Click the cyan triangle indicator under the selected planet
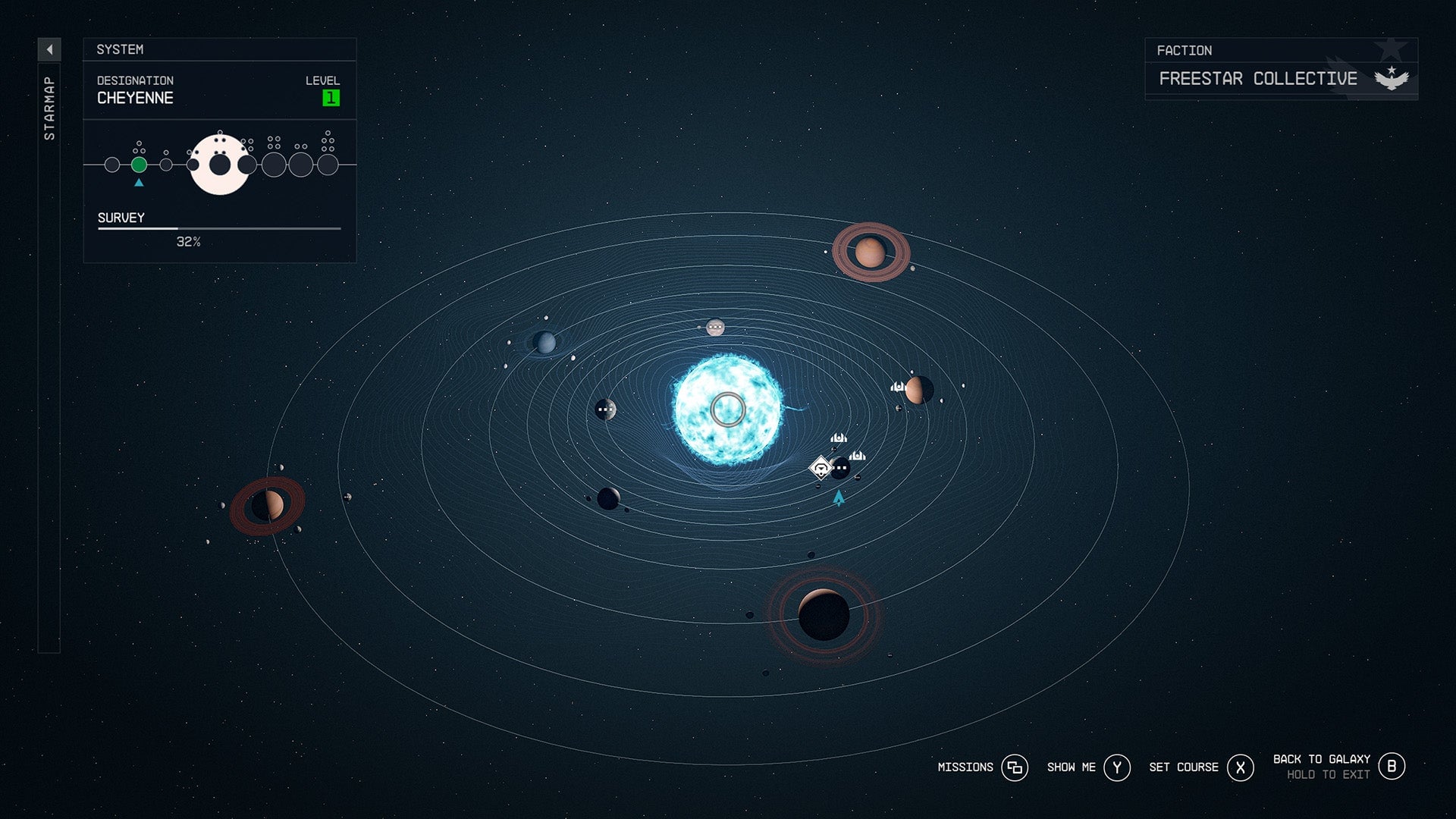 pyautogui.click(x=139, y=183)
